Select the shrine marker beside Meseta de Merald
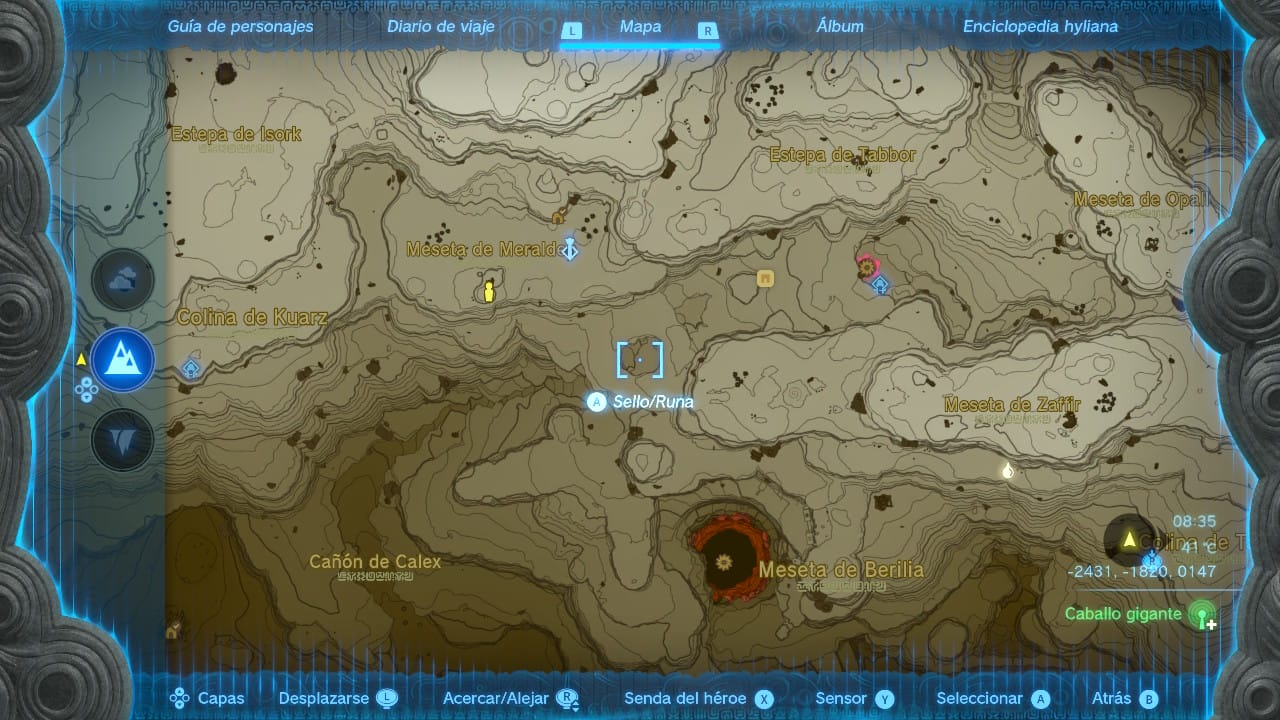Screen dimensions: 1280x720 tap(570, 249)
